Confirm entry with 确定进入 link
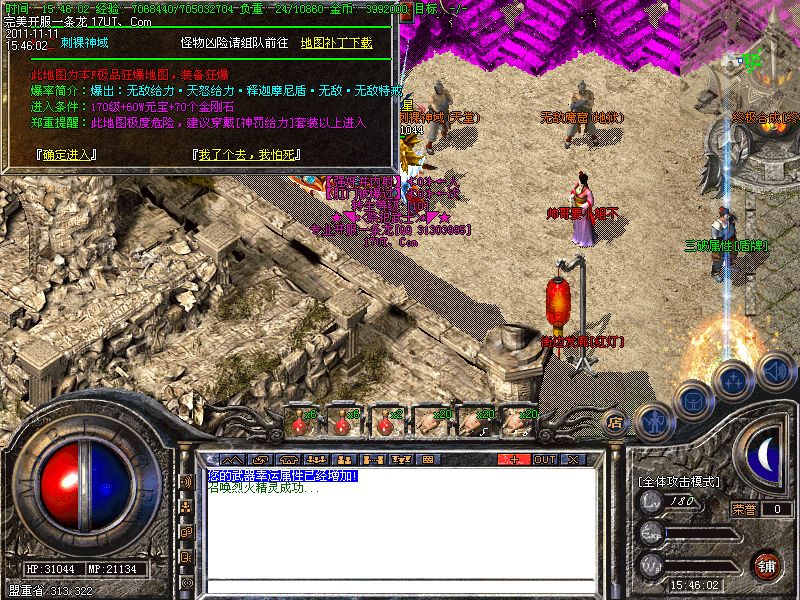The image size is (800, 600). pos(65,154)
